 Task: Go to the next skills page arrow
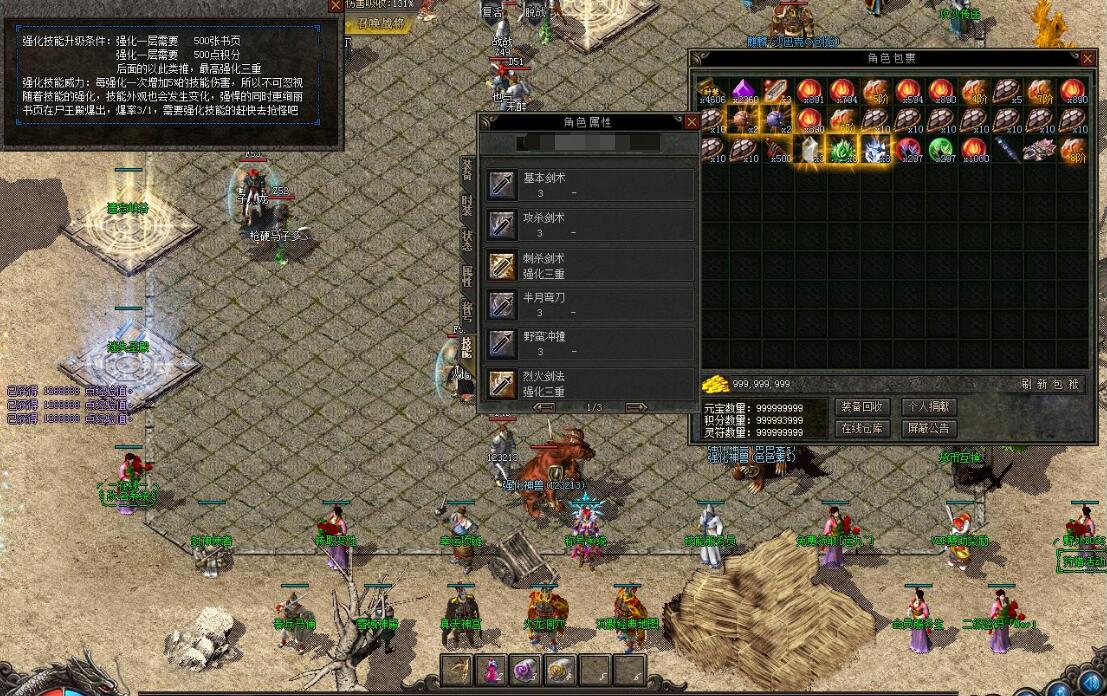636,407
